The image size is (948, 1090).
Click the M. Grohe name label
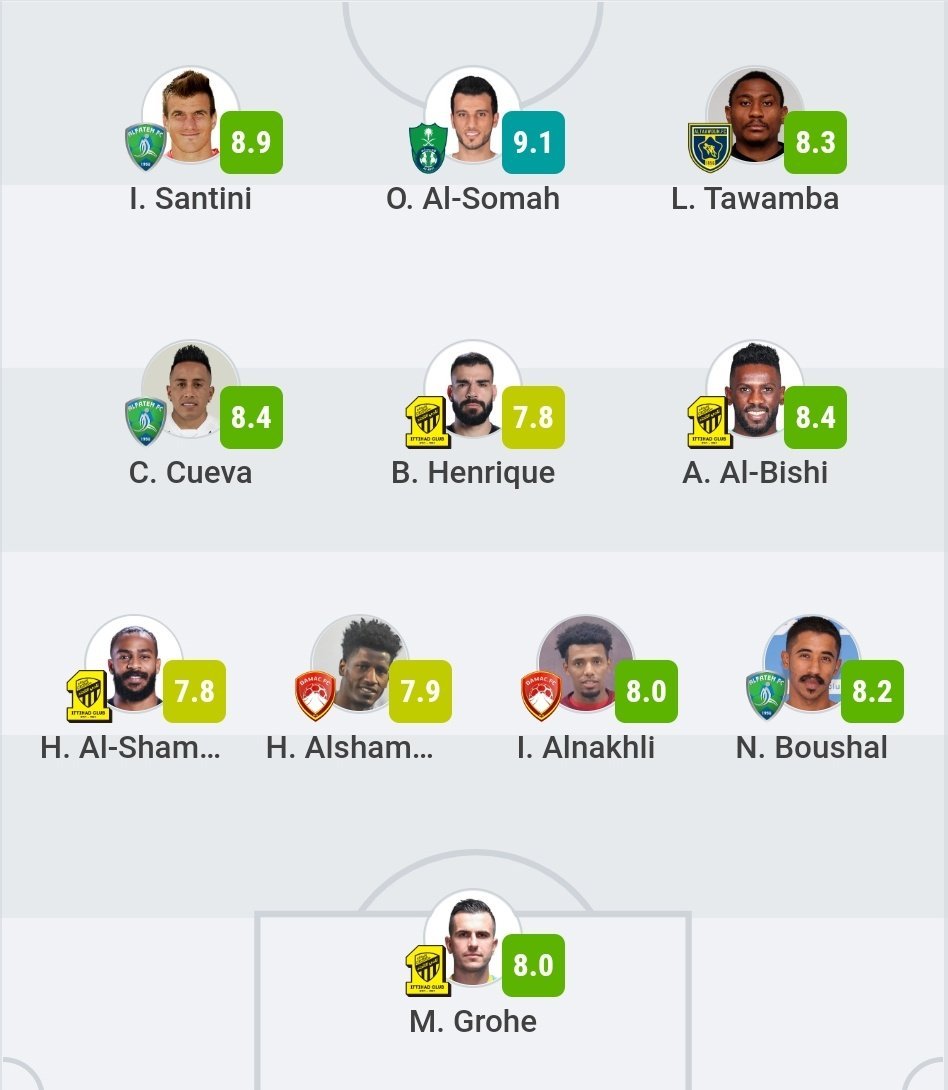coord(473,1021)
